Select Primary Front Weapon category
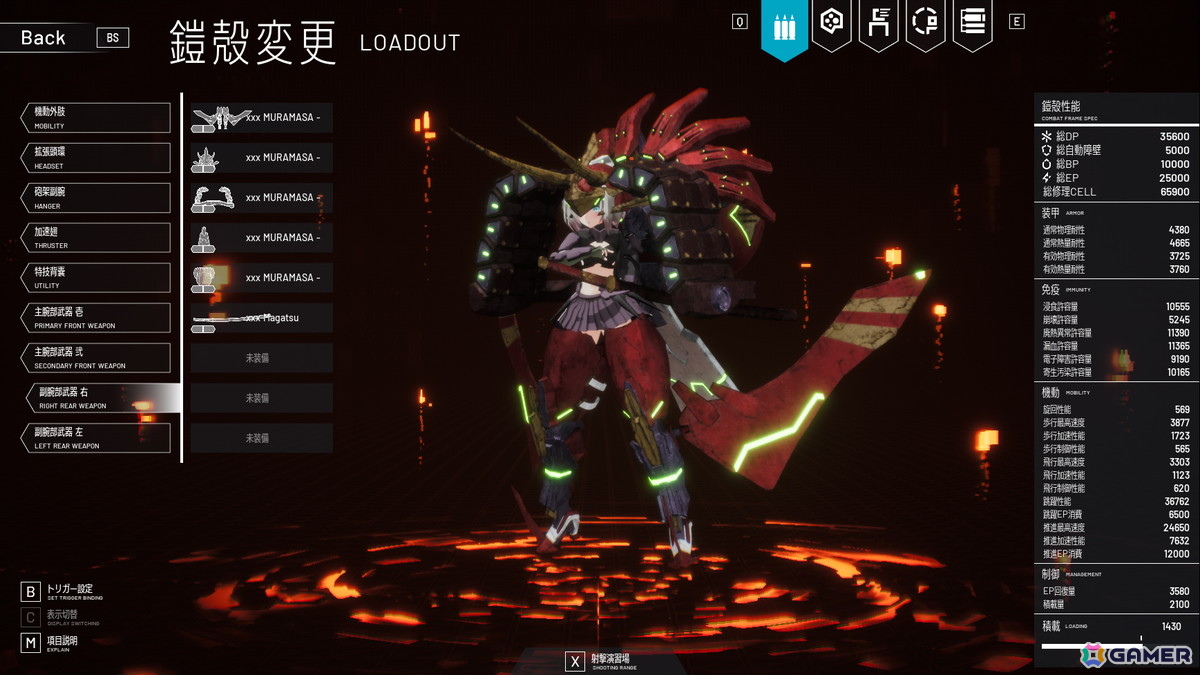Screen dimensions: 1200x675 click(96, 318)
